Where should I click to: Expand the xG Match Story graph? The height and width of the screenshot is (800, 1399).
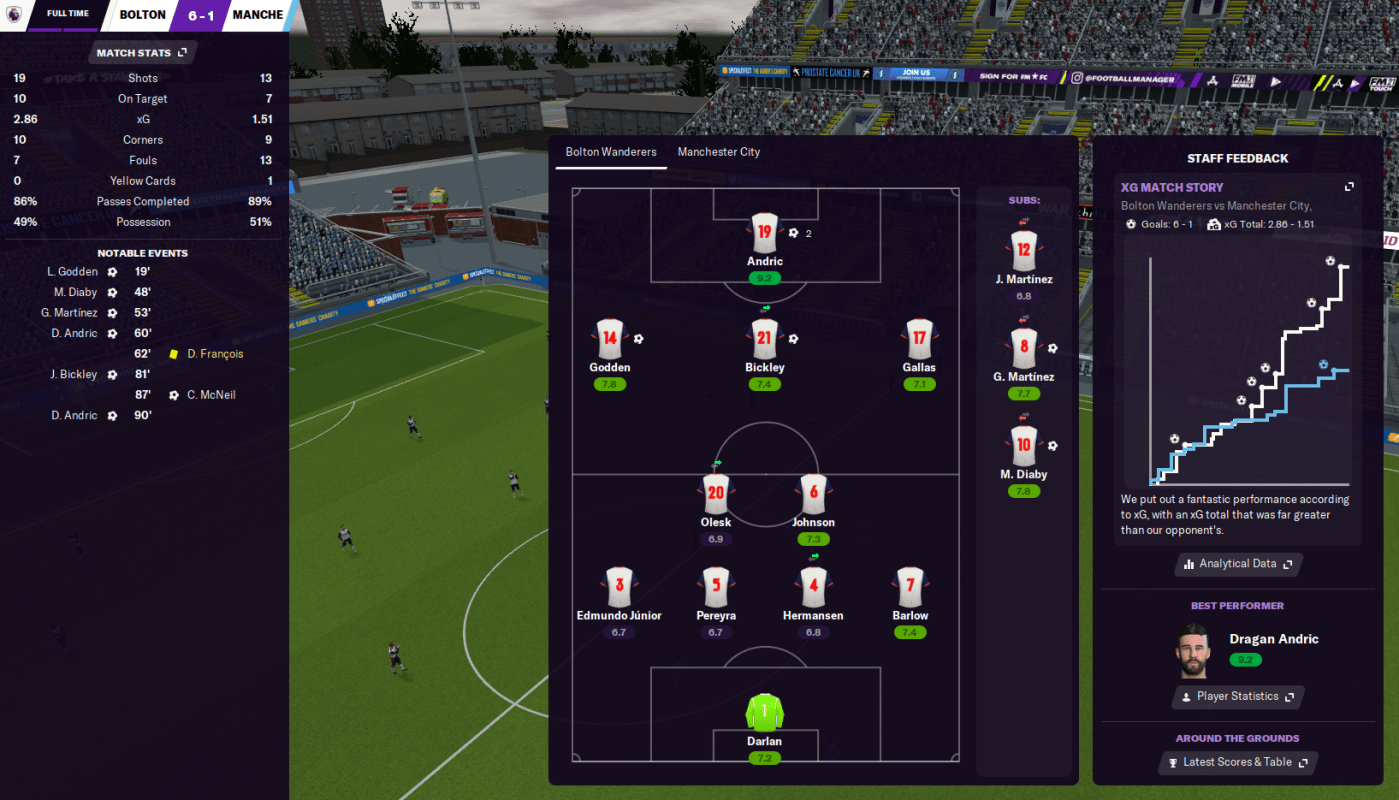coord(1349,187)
